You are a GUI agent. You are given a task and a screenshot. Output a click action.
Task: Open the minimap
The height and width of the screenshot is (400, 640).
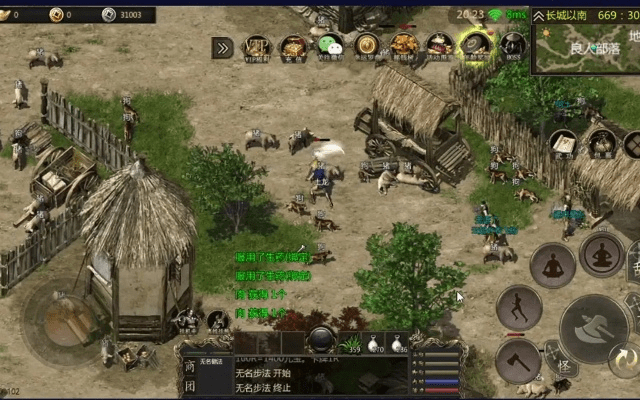[x=585, y=48]
